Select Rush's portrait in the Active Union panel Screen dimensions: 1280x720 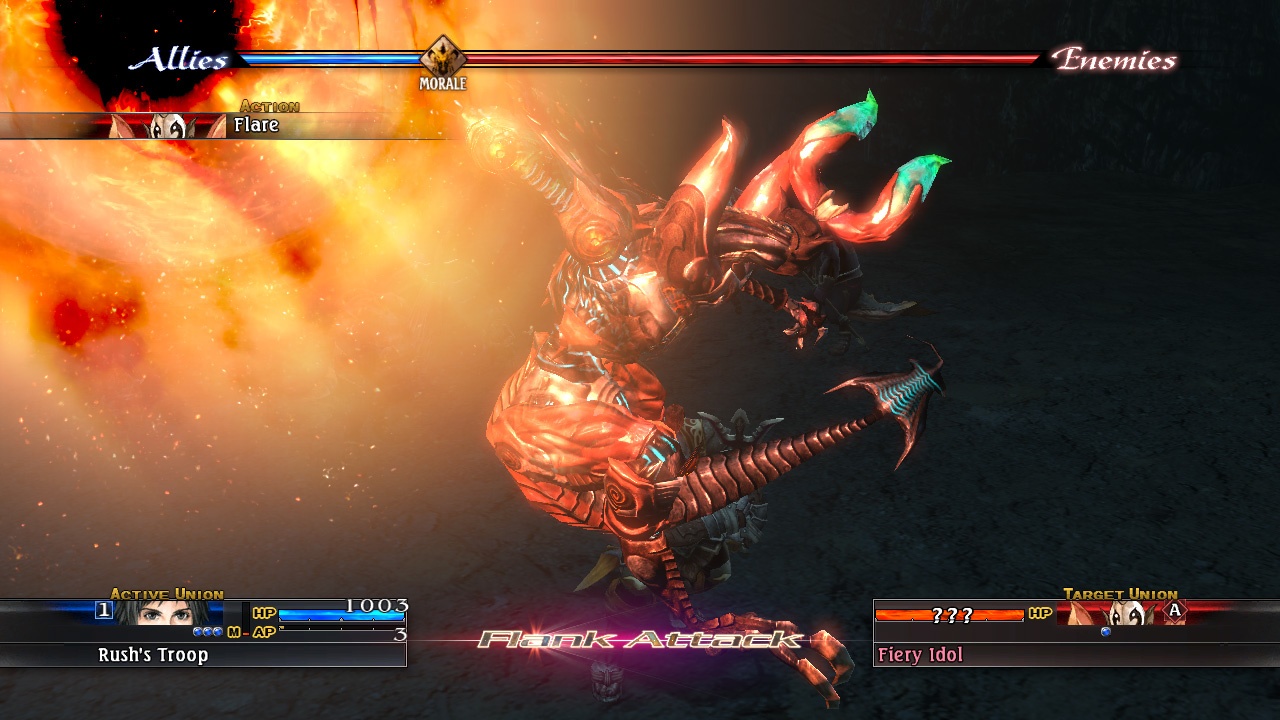167,612
